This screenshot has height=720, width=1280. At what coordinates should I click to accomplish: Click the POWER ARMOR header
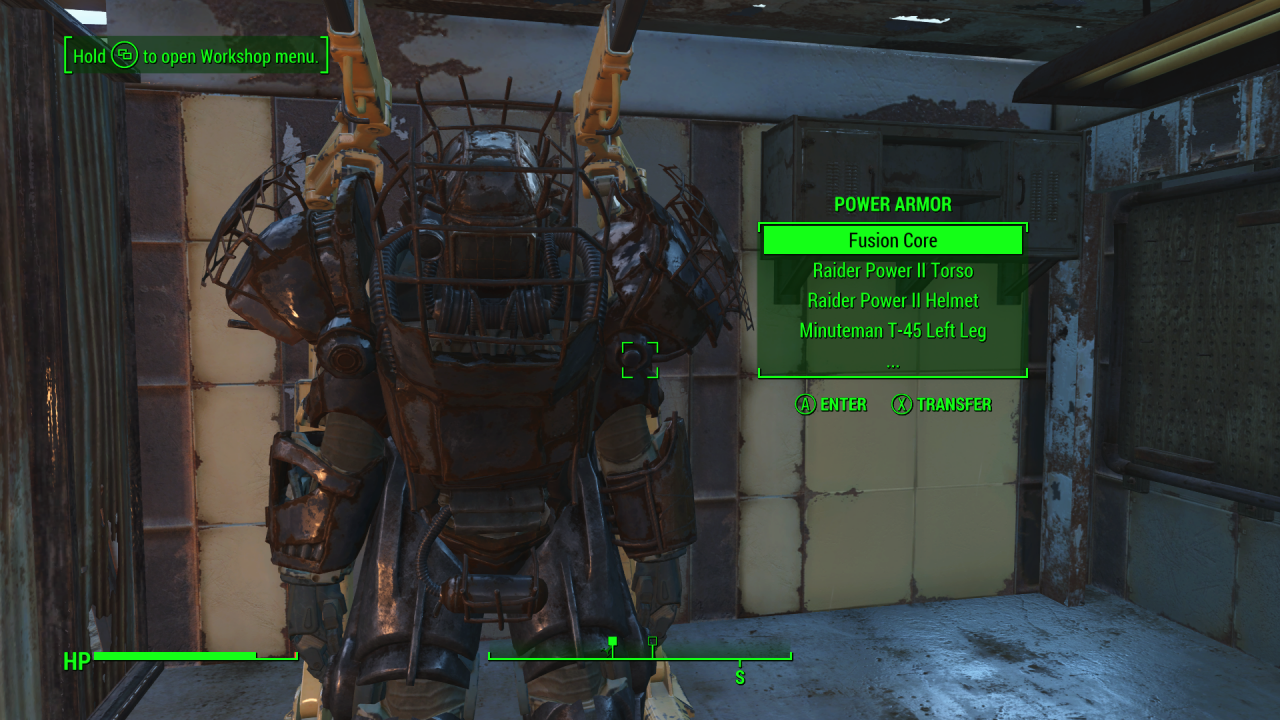pyautogui.click(x=893, y=204)
